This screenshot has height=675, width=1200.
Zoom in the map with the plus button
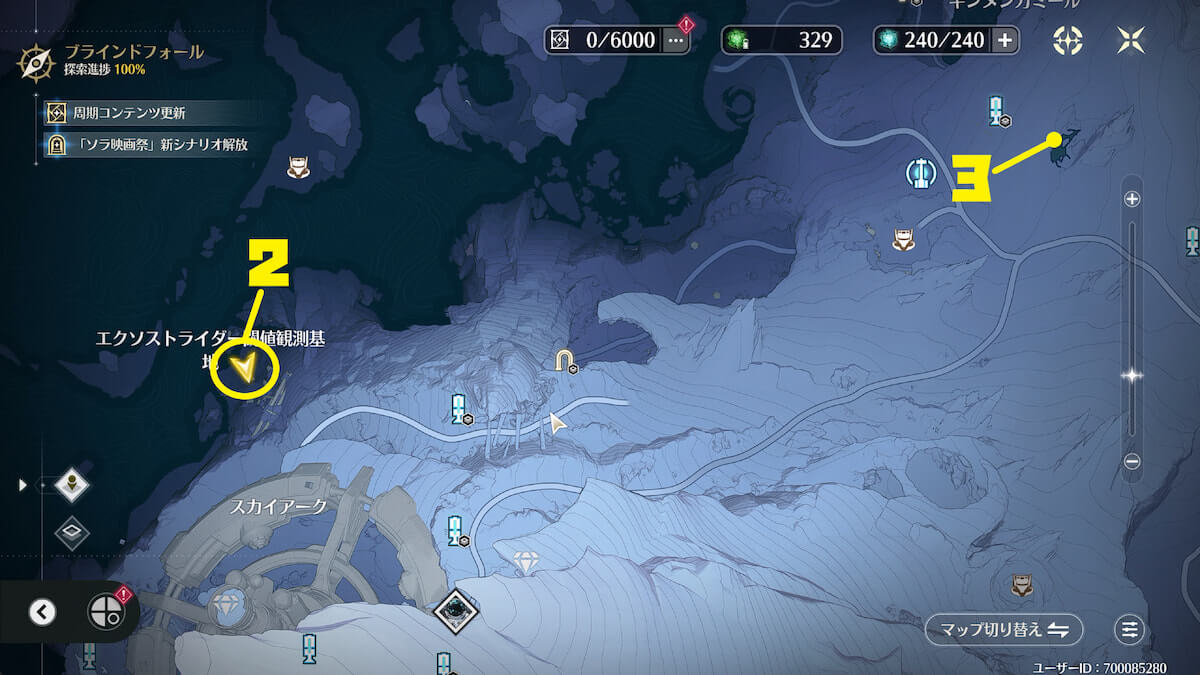tap(1132, 199)
